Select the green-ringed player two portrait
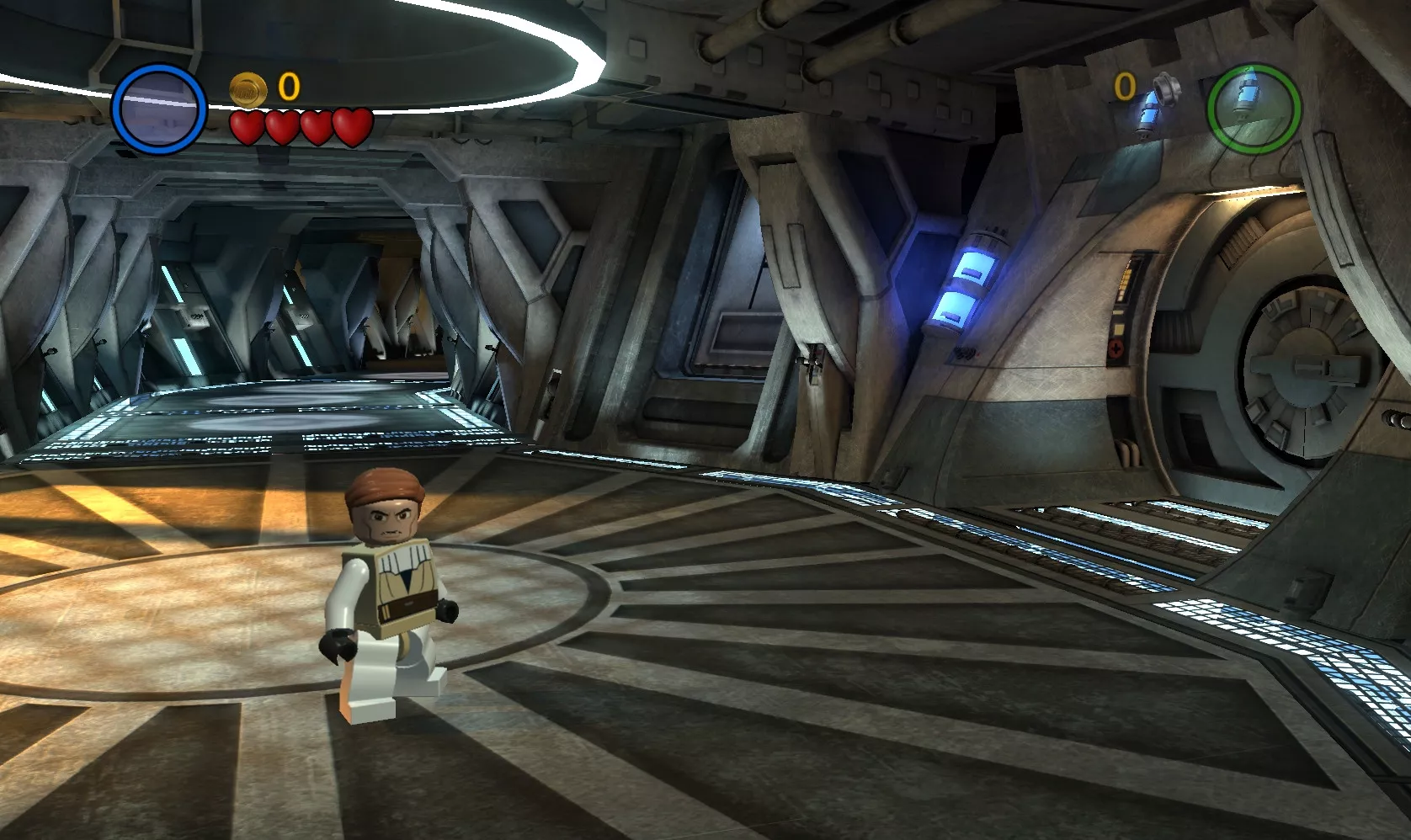The height and width of the screenshot is (840, 1411). point(1254,109)
